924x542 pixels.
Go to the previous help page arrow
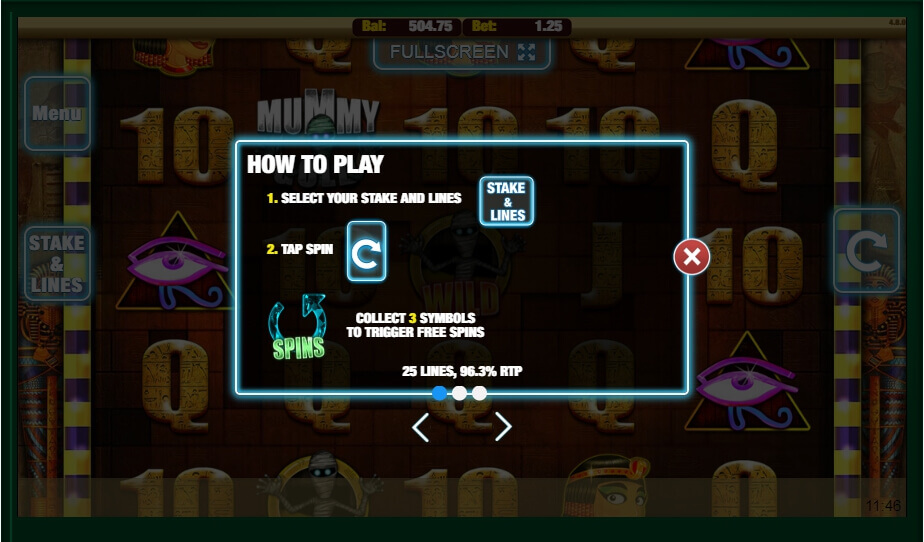click(421, 427)
